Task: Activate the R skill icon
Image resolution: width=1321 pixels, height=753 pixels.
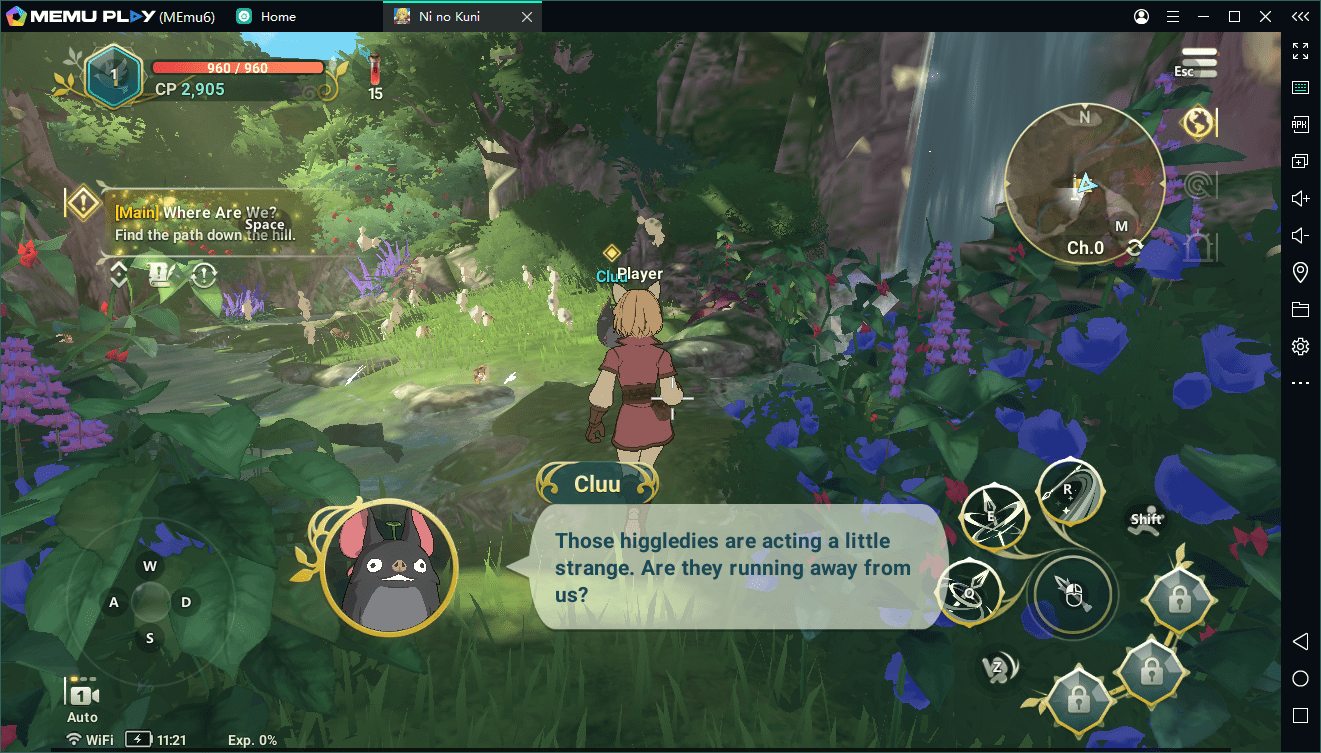Action: tap(1069, 491)
